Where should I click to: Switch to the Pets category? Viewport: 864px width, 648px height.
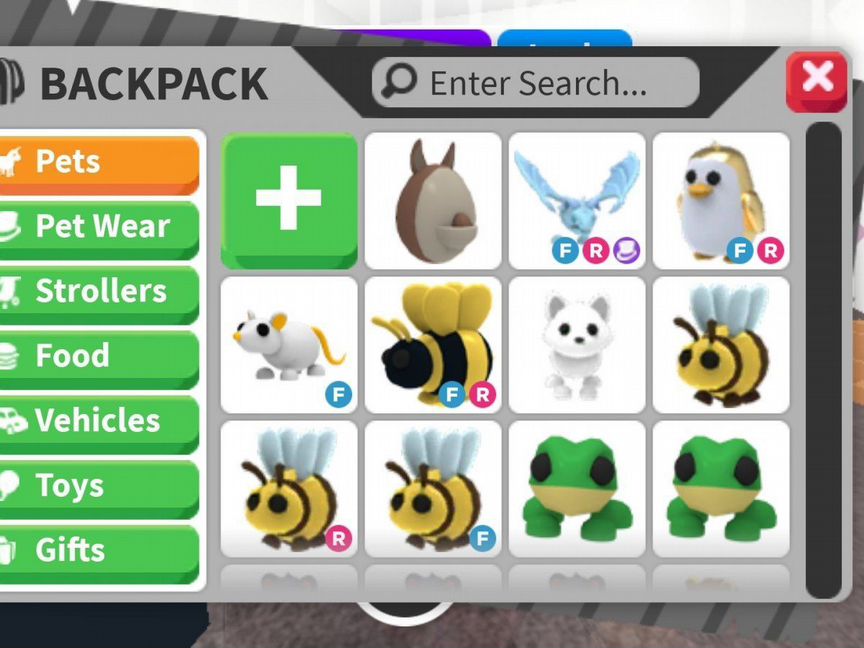[100, 162]
